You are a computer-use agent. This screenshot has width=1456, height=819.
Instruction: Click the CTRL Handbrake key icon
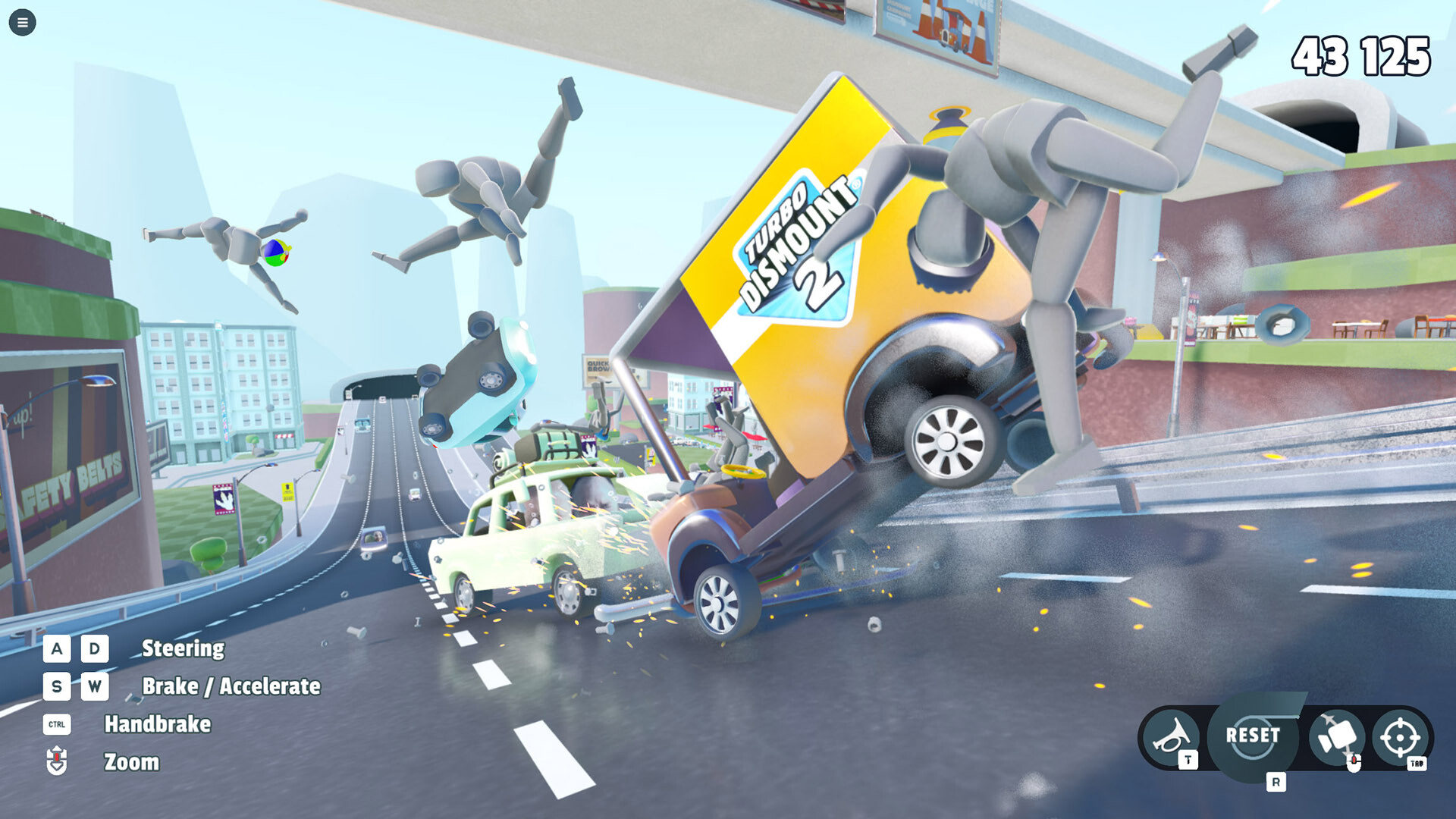(57, 724)
